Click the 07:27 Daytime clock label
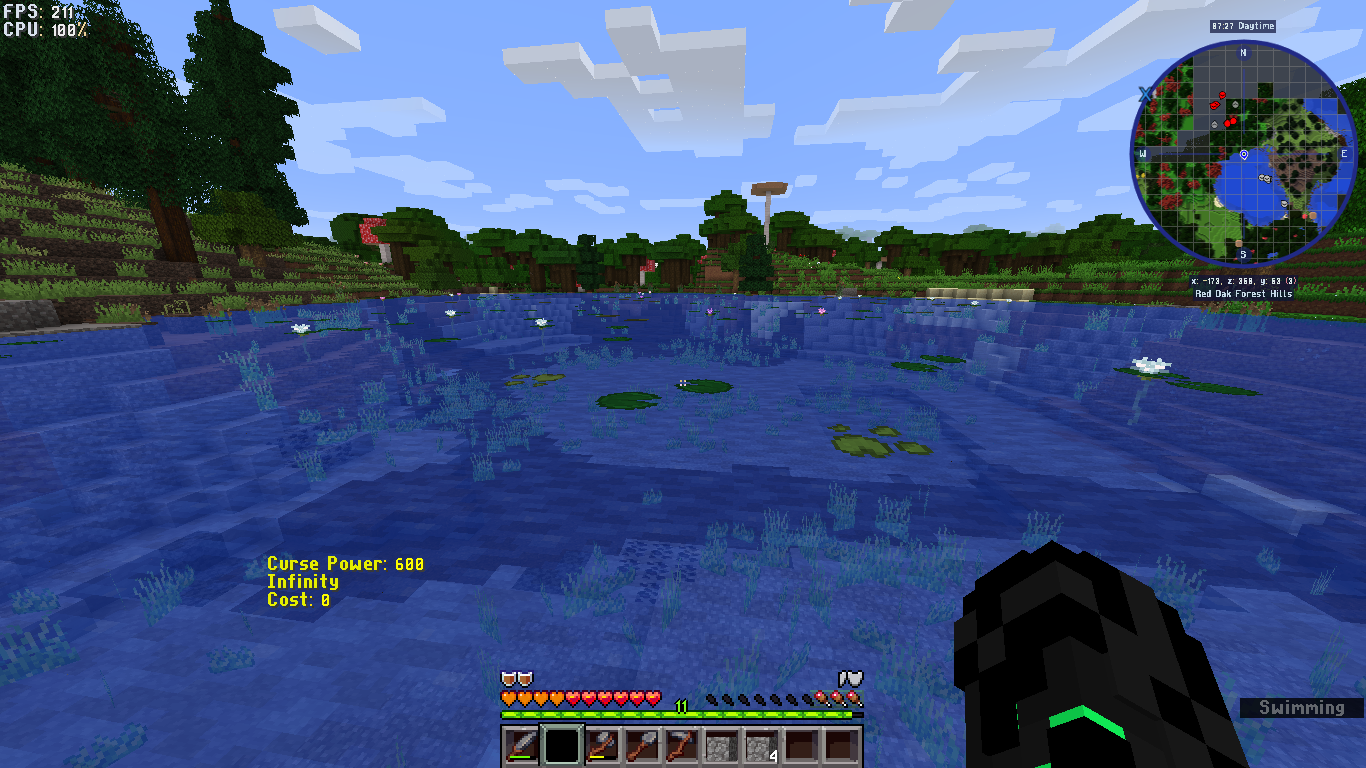This screenshot has width=1366, height=768. (1241, 26)
